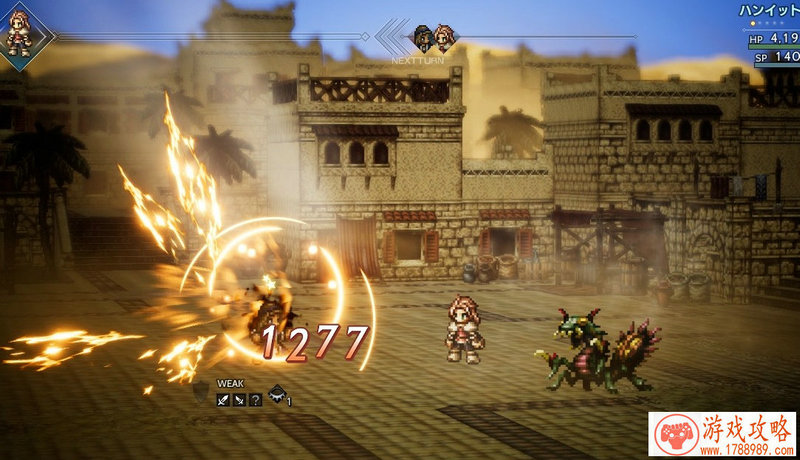Select the unknown question-mark weakness slot
Image resolution: width=800 pixels, height=460 pixels.
click(256, 400)
